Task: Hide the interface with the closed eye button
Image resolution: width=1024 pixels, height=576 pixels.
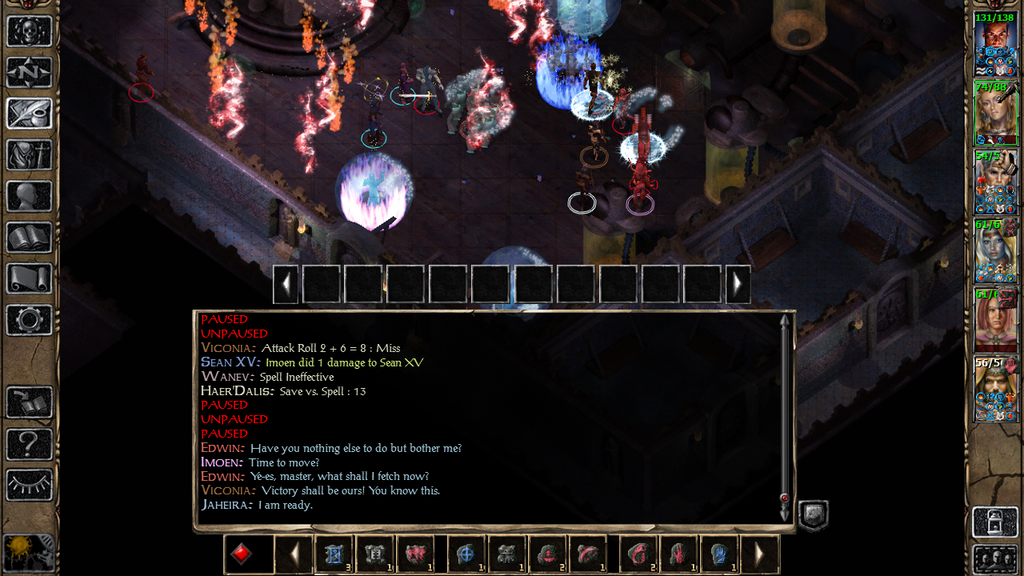Action: point(29,484)
